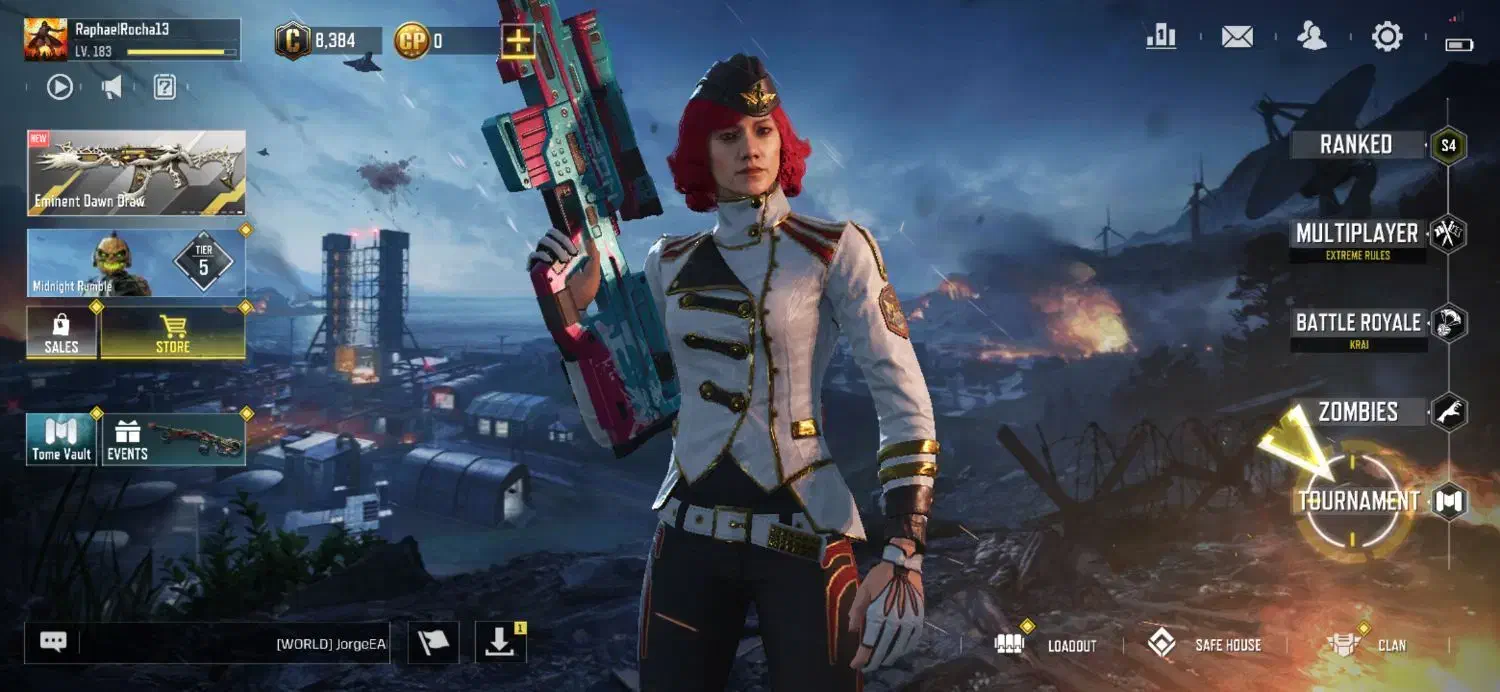The image size is (1500, 692).
Task: Open the world chat box
Action: (208, 643)
